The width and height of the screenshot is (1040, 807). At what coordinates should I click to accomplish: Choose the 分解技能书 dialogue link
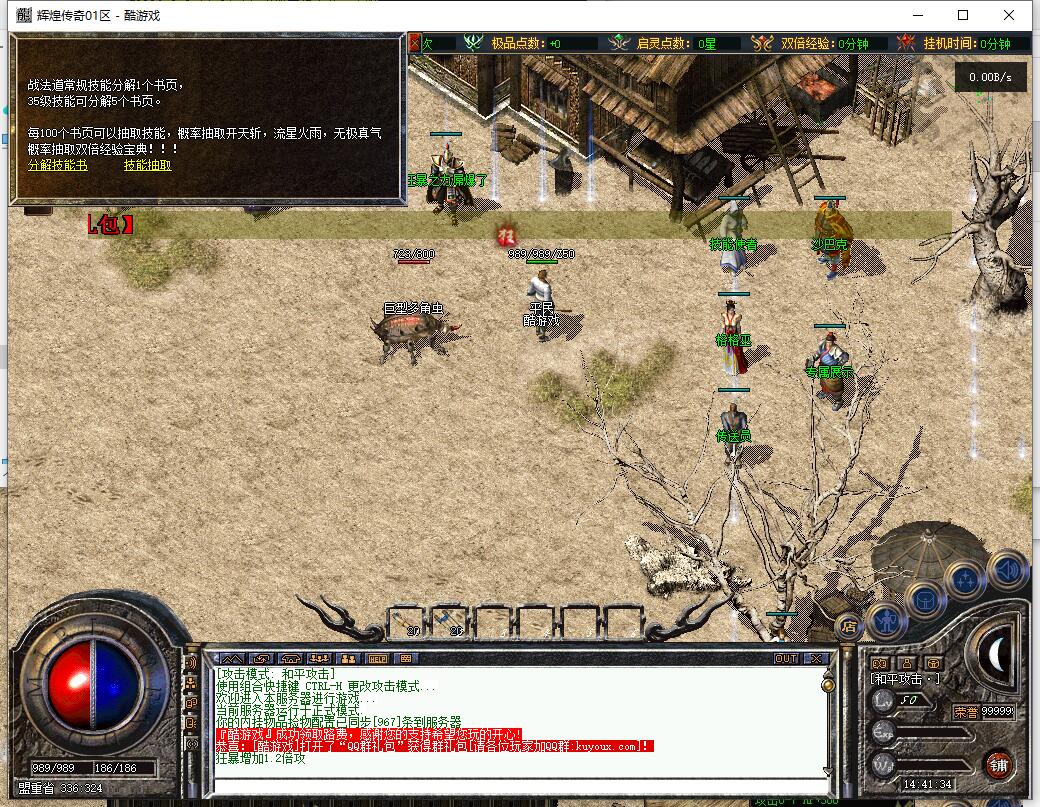[57, 165]
